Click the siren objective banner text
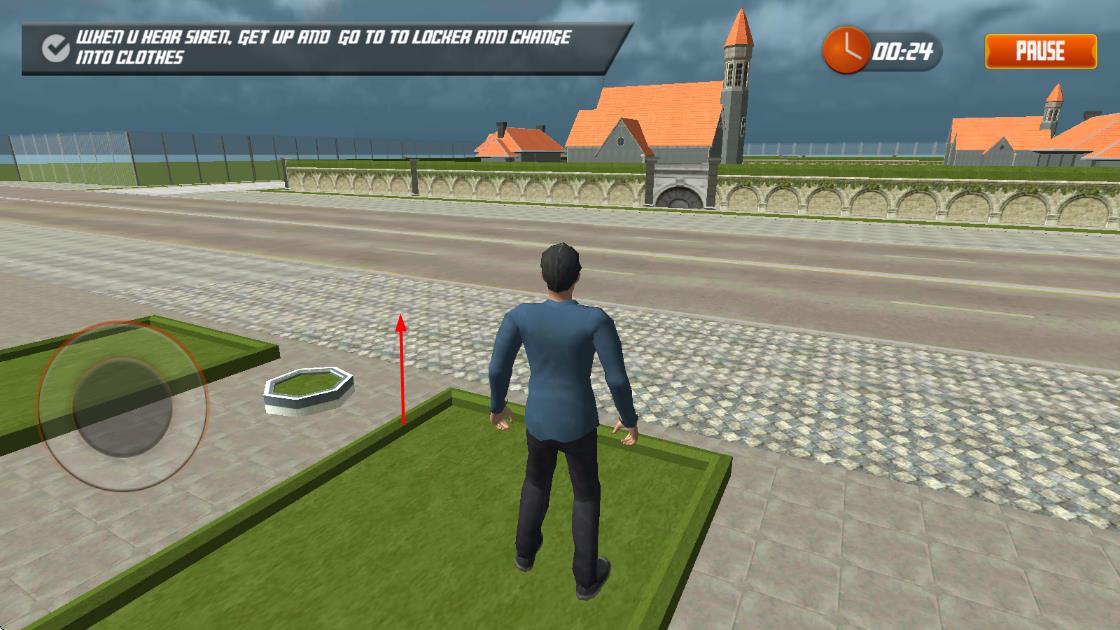 coord(324,47)
